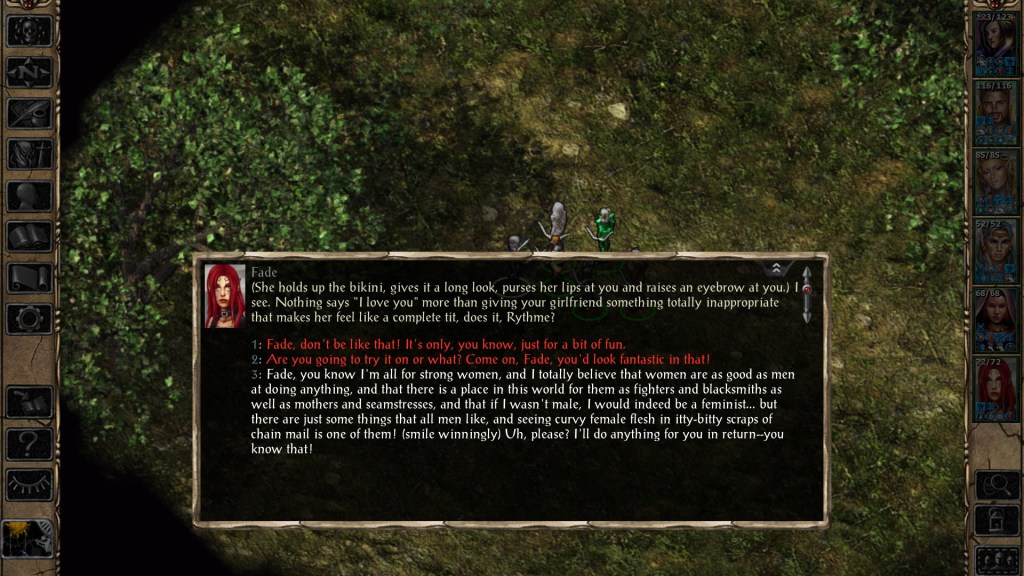
Task: Open the options menu with the gear icon
Action: click(29, 318)
